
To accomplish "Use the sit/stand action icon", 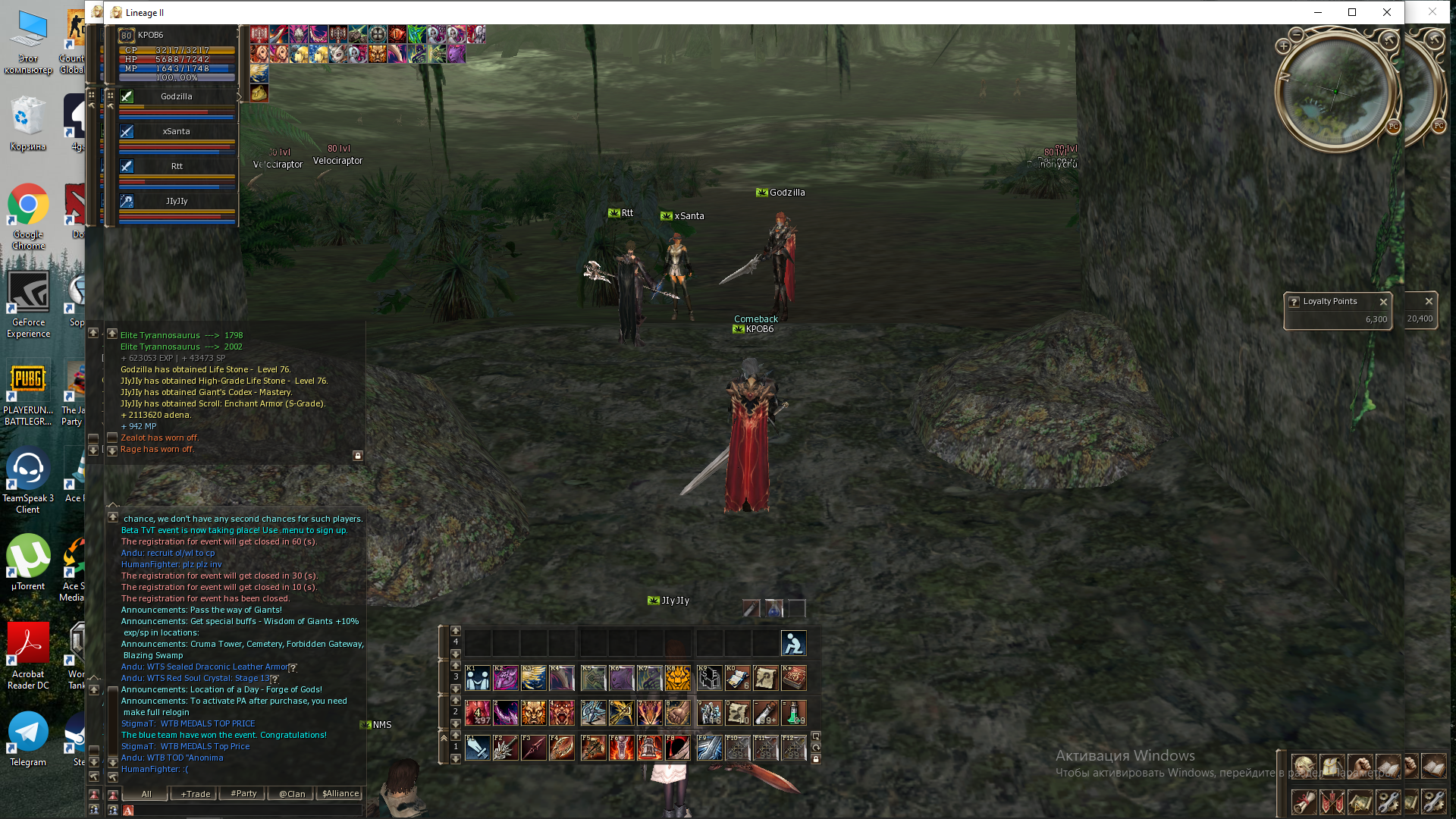I will pos(793,643).
